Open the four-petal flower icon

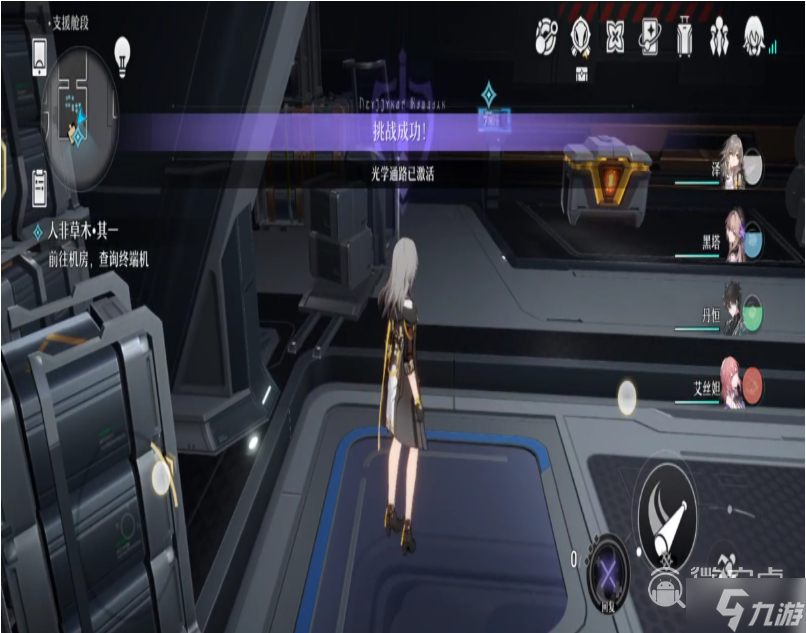(x=615, y=38)
